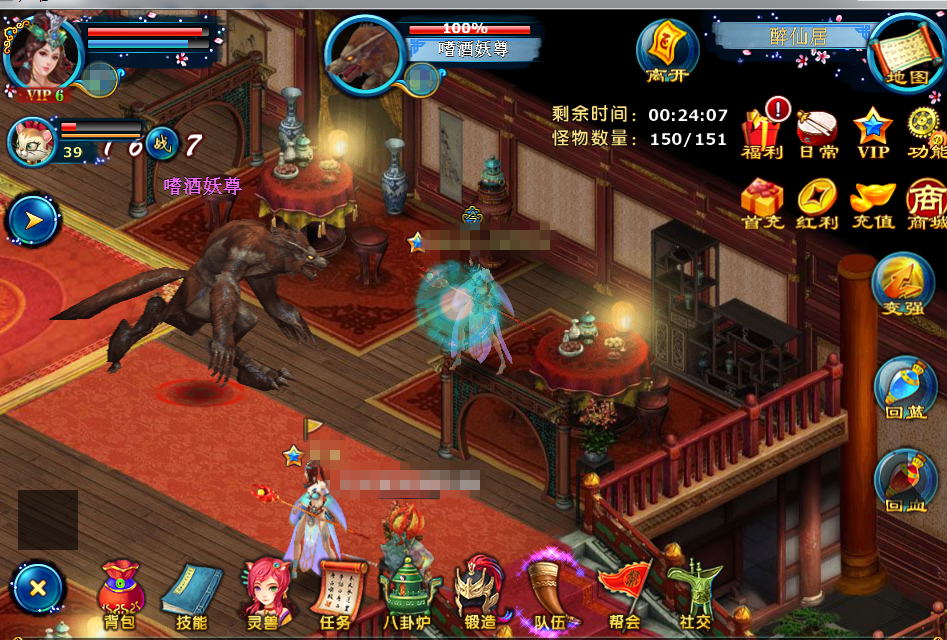
Task: Open the 地图 map scroll
Action: (906, 52)
